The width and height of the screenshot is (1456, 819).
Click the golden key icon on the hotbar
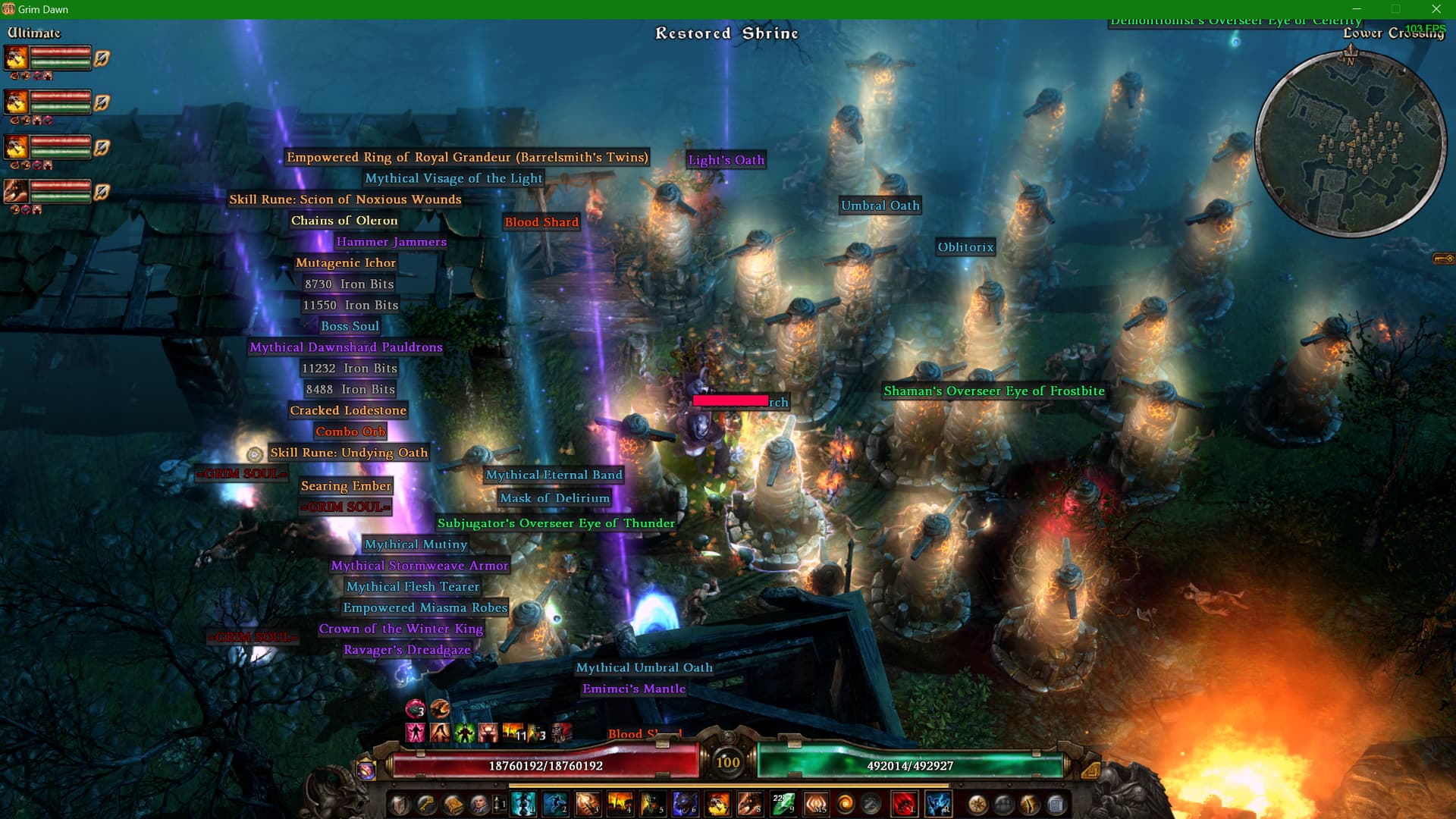pyautogui.click(x=426, y=804)
